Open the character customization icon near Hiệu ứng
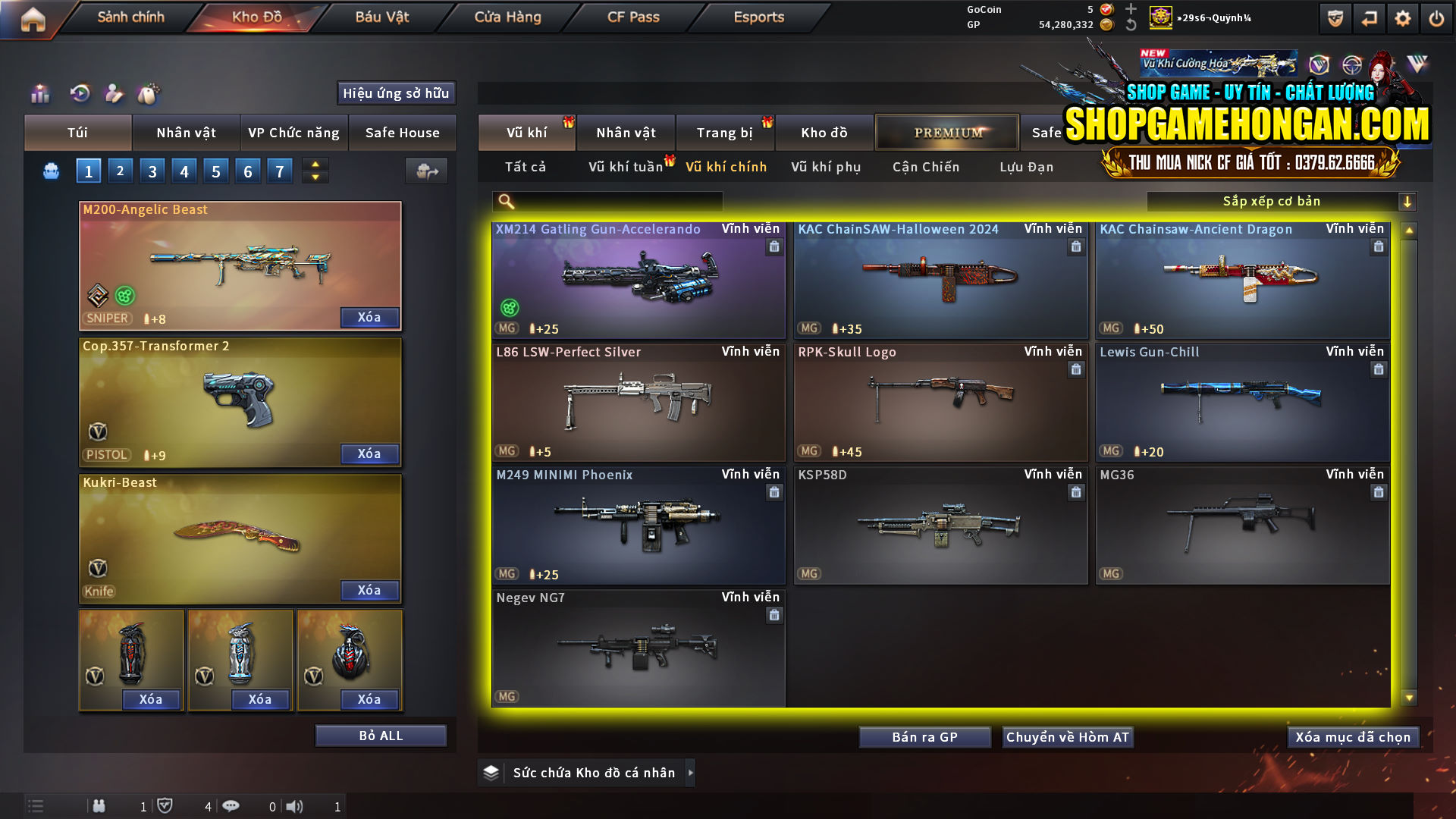The height and width of the screenshot is (819, 1456). 114,93
